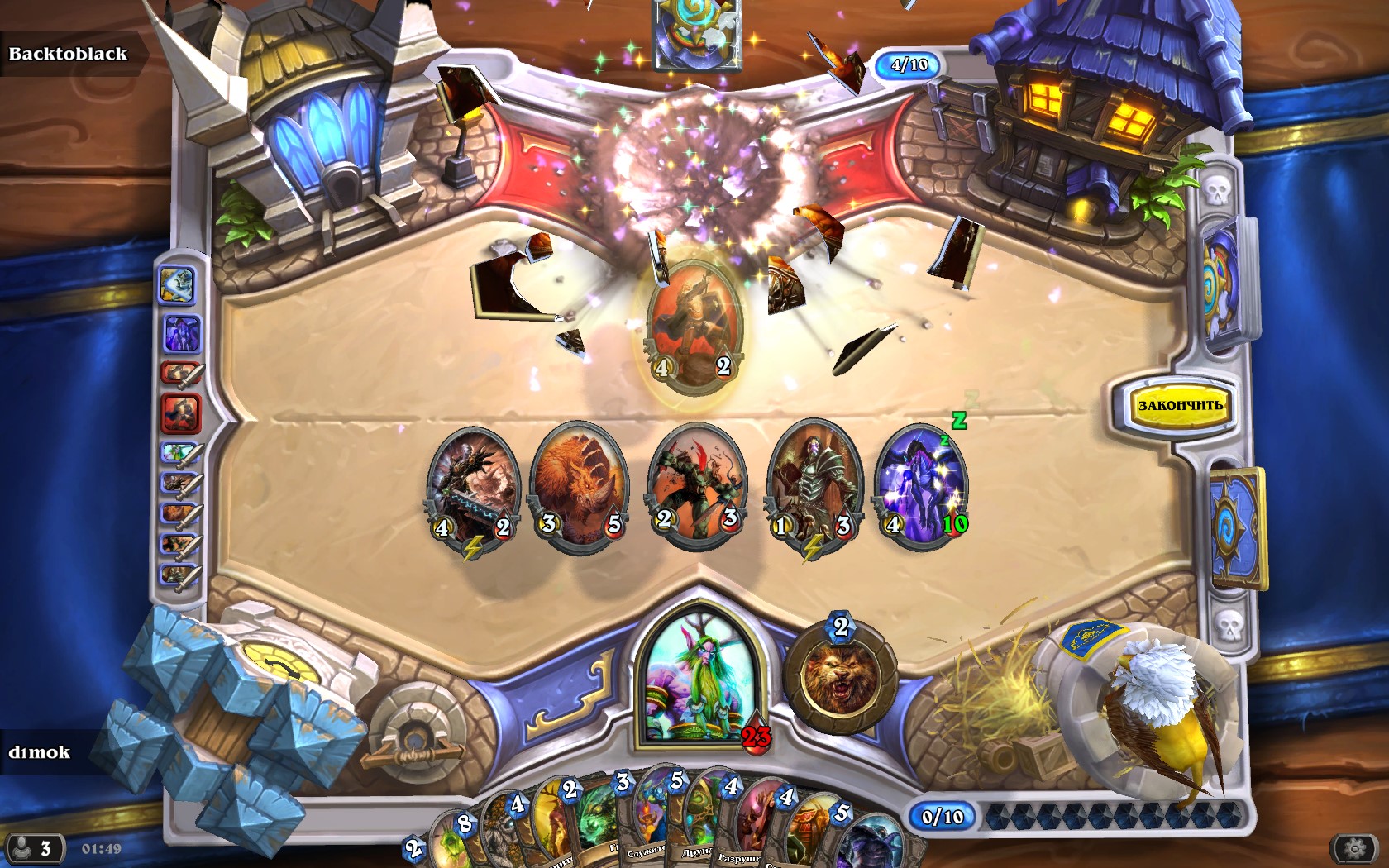The image size is (1389, 868).
Task: Target the enemy 4/2 minion
Action: tap(693, 327)
